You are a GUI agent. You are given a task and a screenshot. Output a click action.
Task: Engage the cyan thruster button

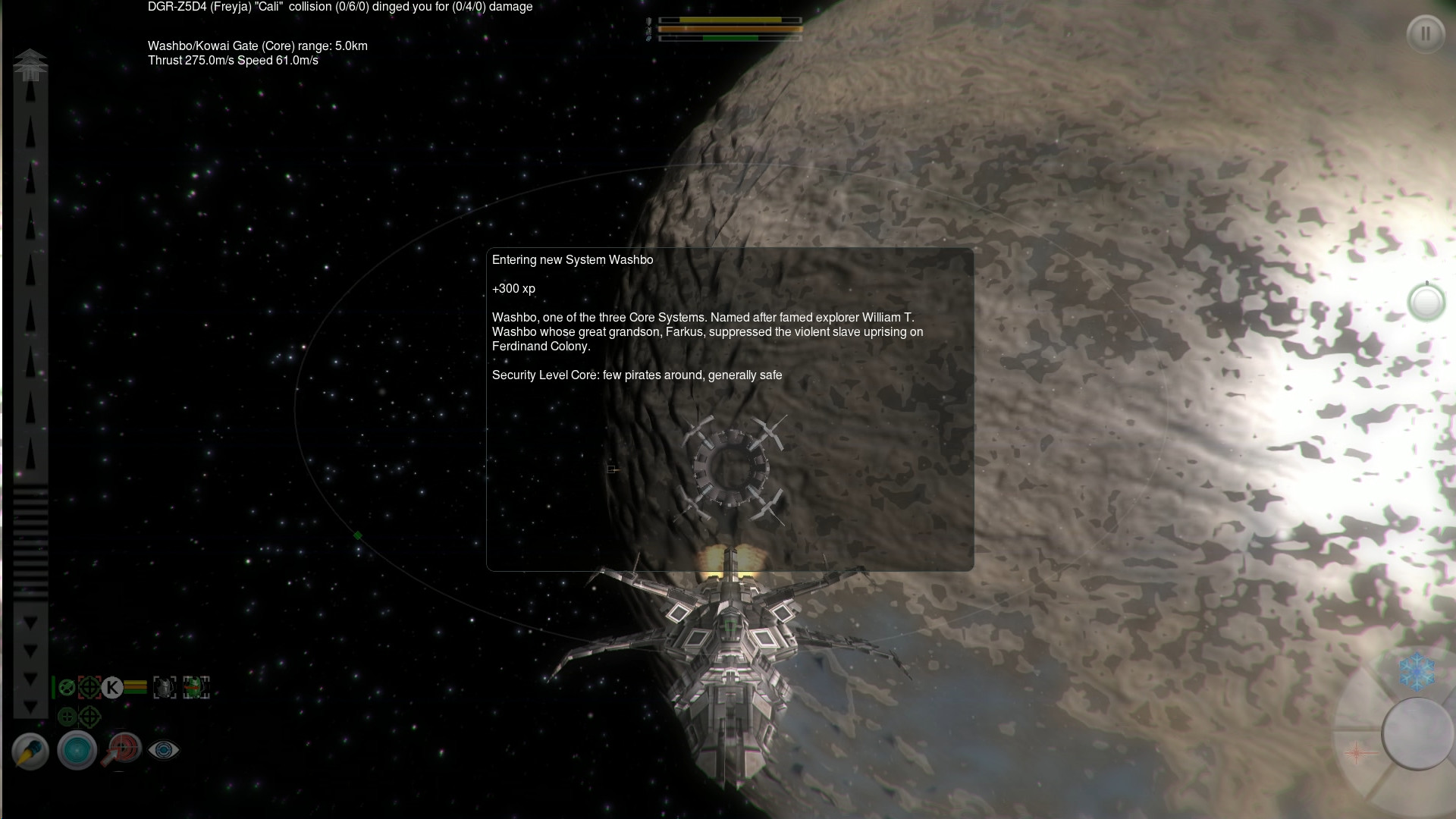point(77,751)
